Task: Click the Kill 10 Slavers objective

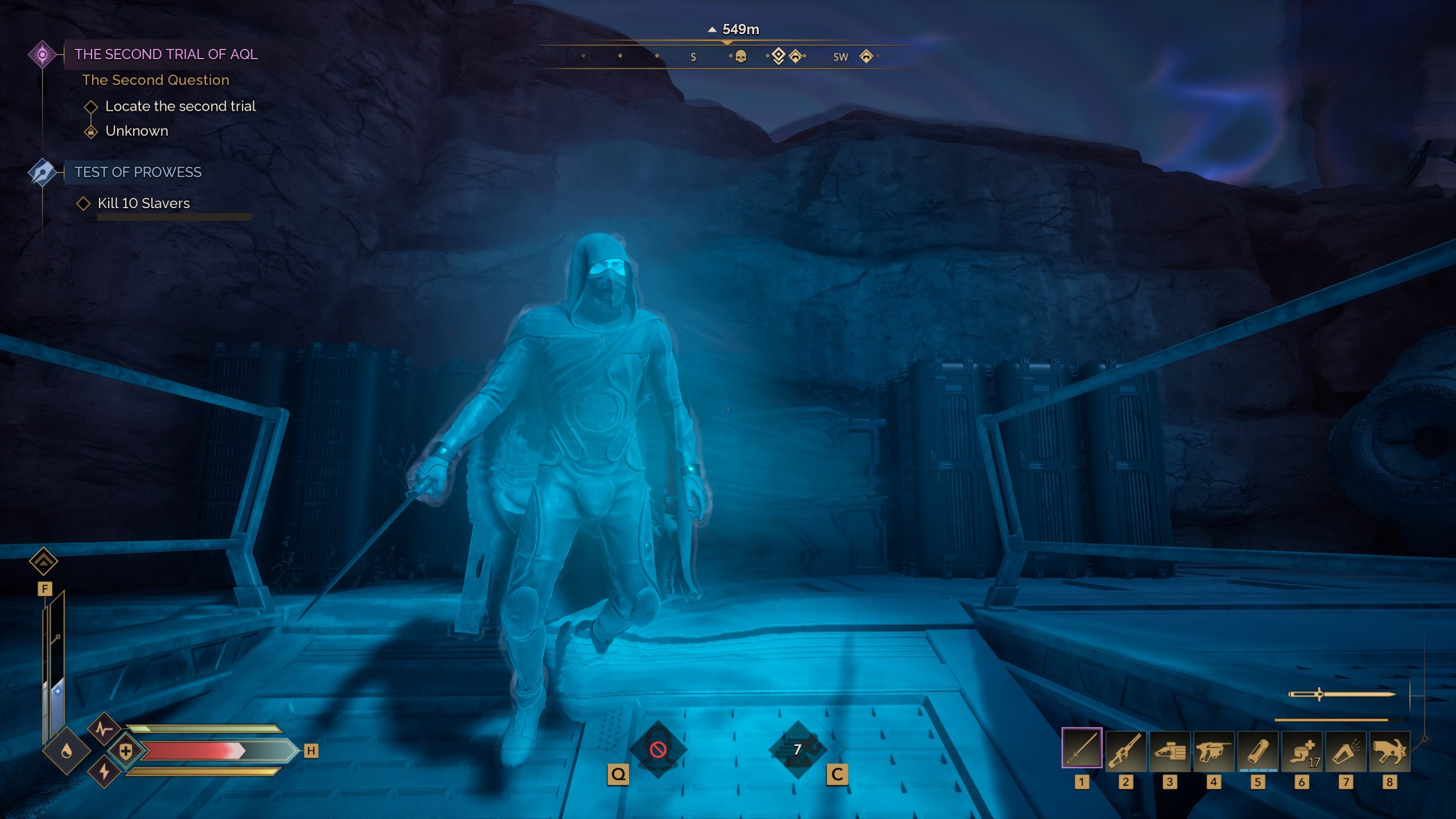Action: pyautogui.click(x=143, y=204)
